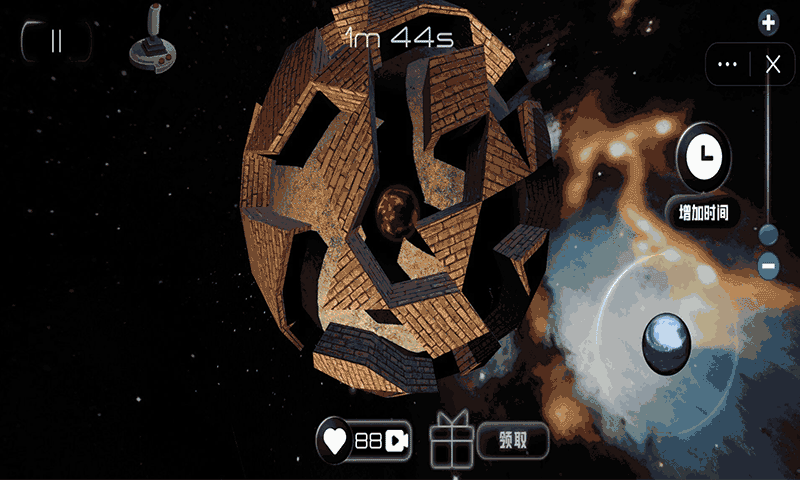This screenshot has height=480, width=800.
Task: Zoom in with the plus button
Action: [768, 22]
